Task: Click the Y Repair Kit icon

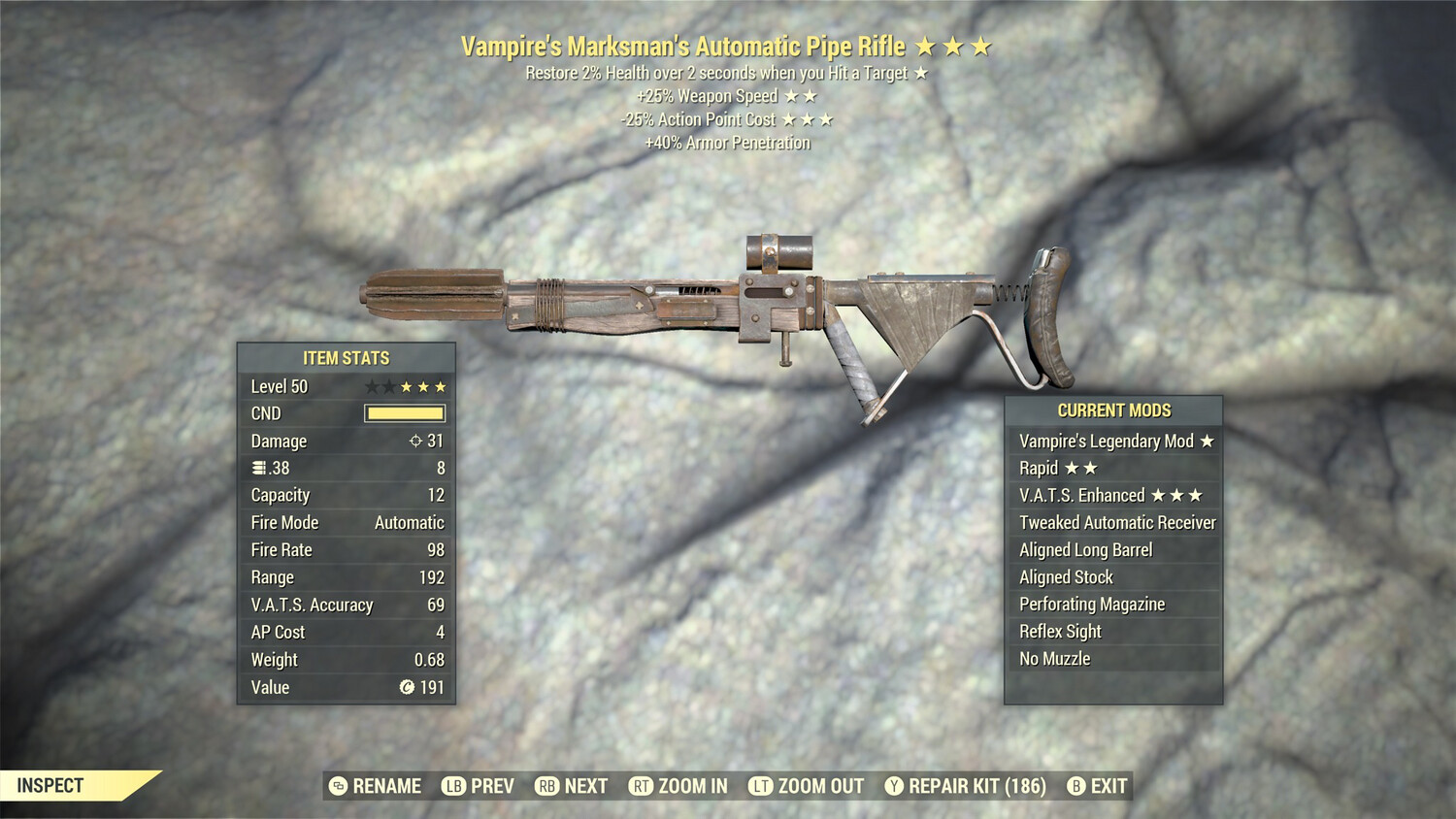Action: [x=893, y=786]
